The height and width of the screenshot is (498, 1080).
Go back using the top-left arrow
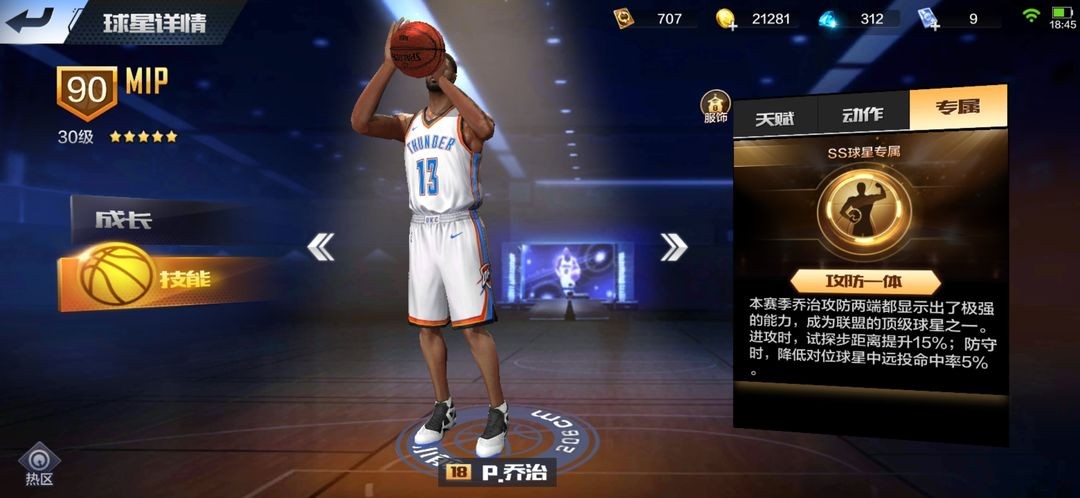(36, 20)
